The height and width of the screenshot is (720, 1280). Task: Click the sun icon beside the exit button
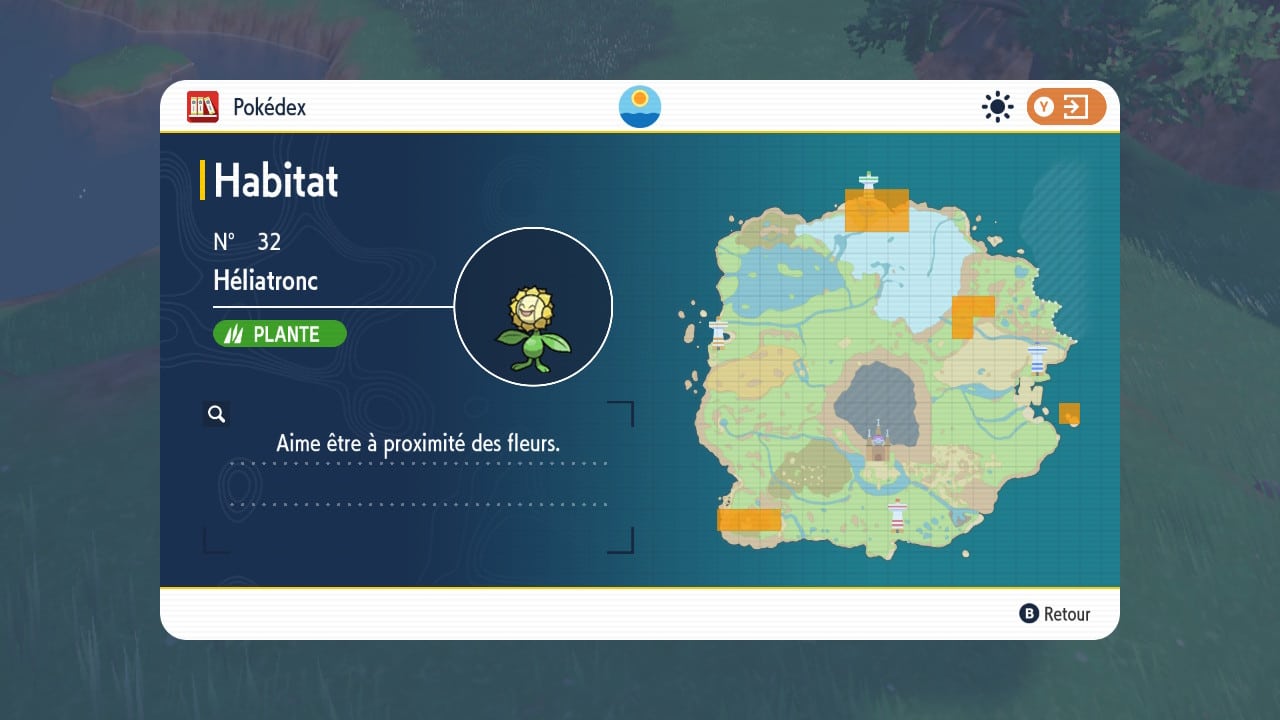[997, 107]
